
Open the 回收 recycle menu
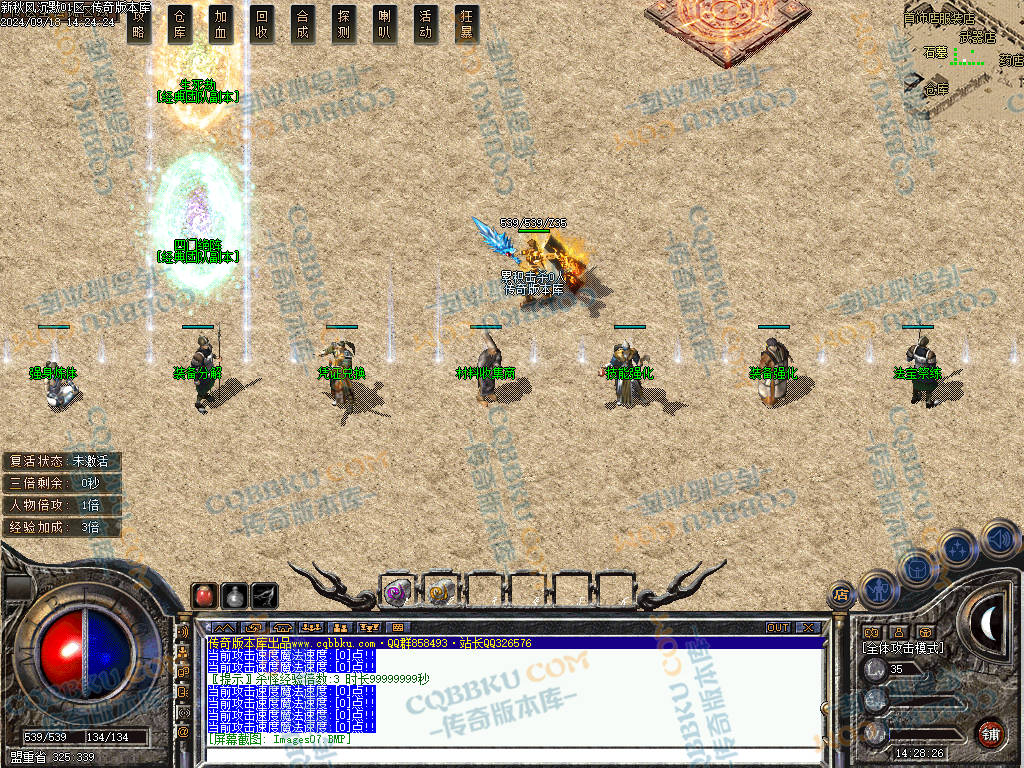pos(262,24)
